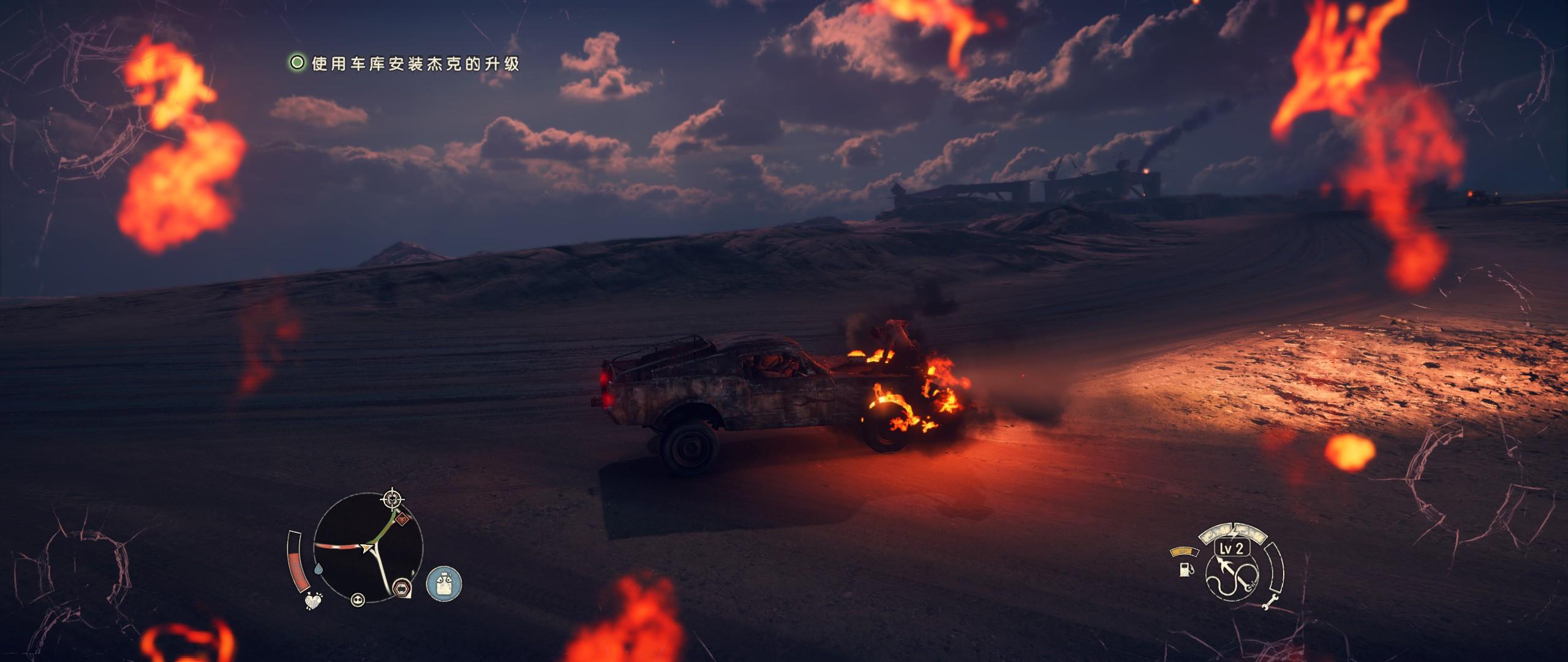Select the crosshair target marker on minimap
The height and width of the screenshot is (662, 1568).
(391, 500)
